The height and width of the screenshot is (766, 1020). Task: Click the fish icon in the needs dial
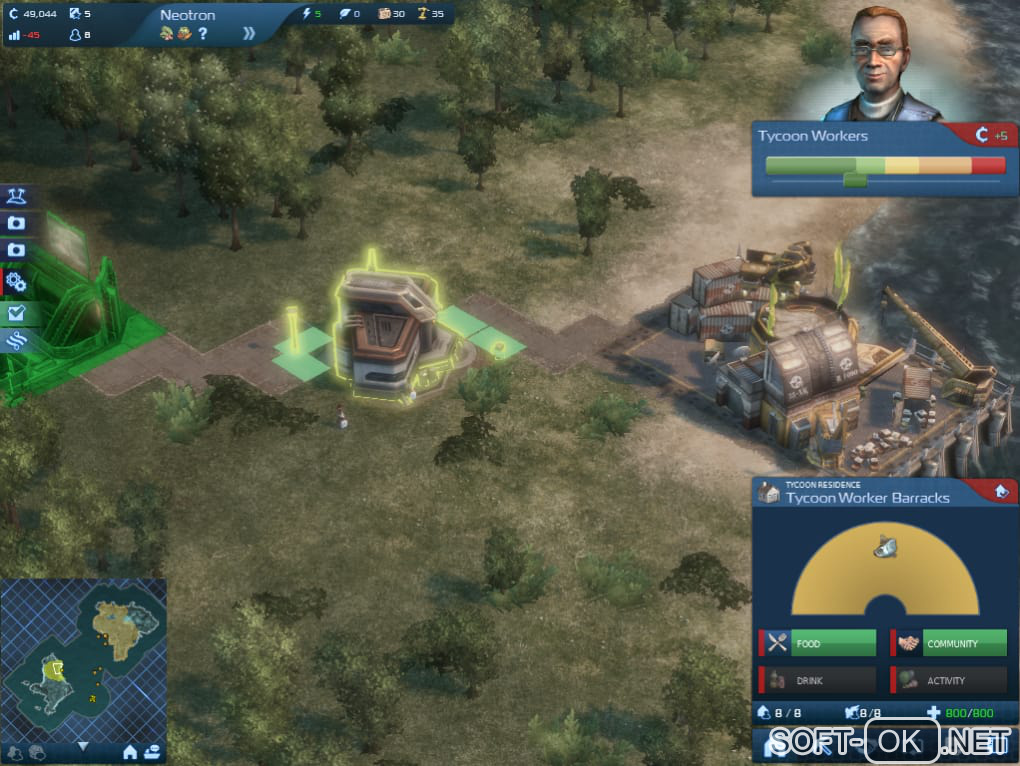pyautogui.click(x=884, y=546)
